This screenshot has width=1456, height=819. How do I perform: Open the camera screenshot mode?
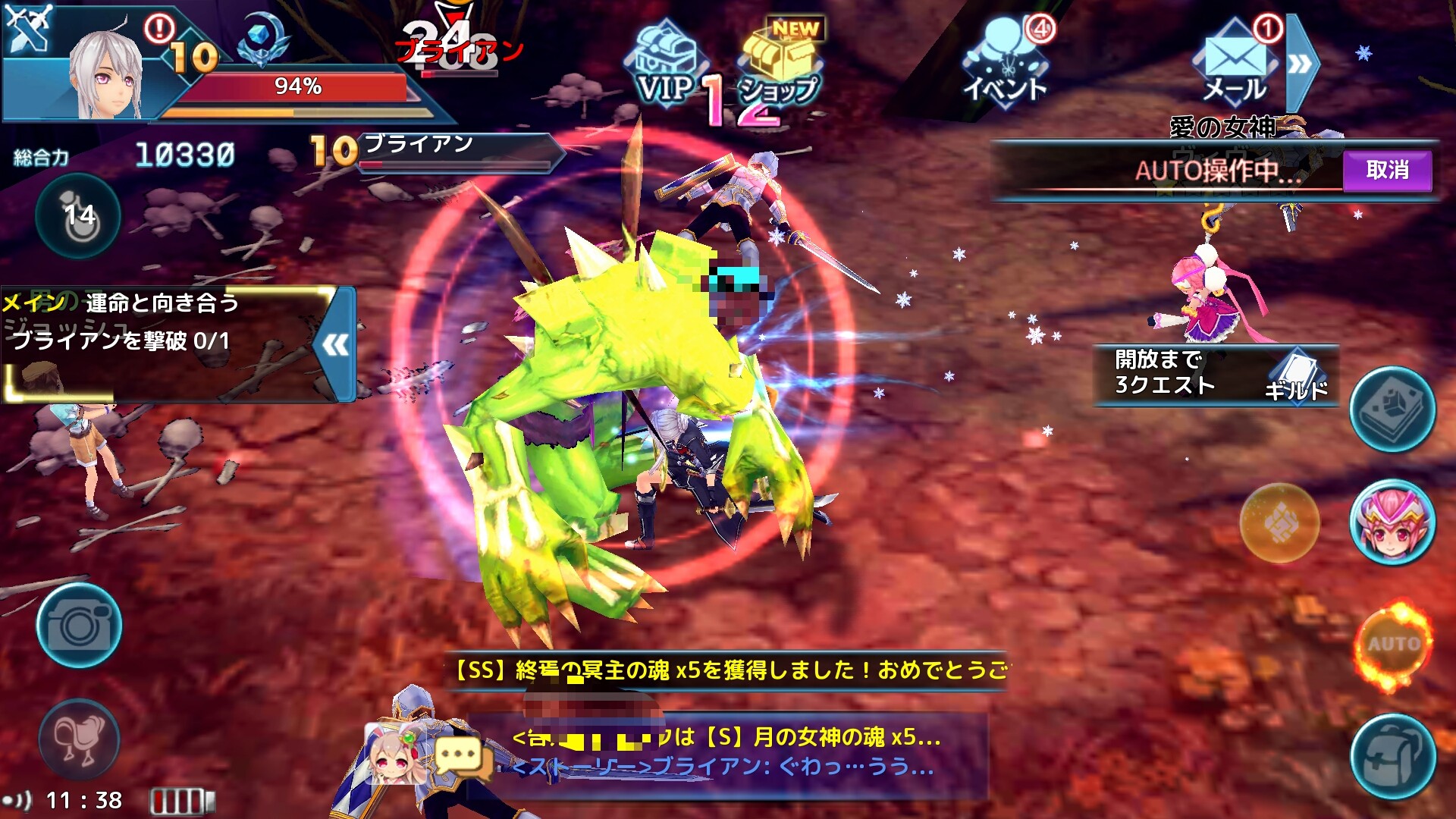point(79,626)
